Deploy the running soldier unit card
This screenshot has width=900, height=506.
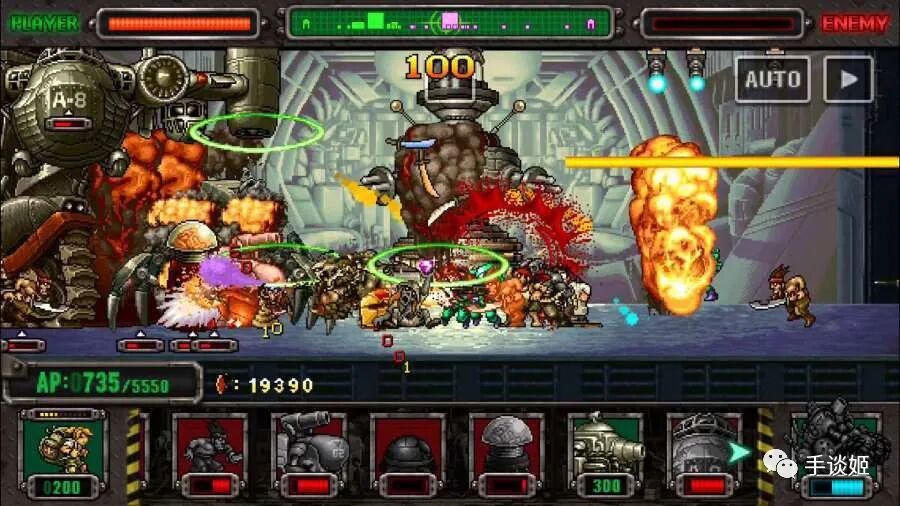(x=210, y=453)
